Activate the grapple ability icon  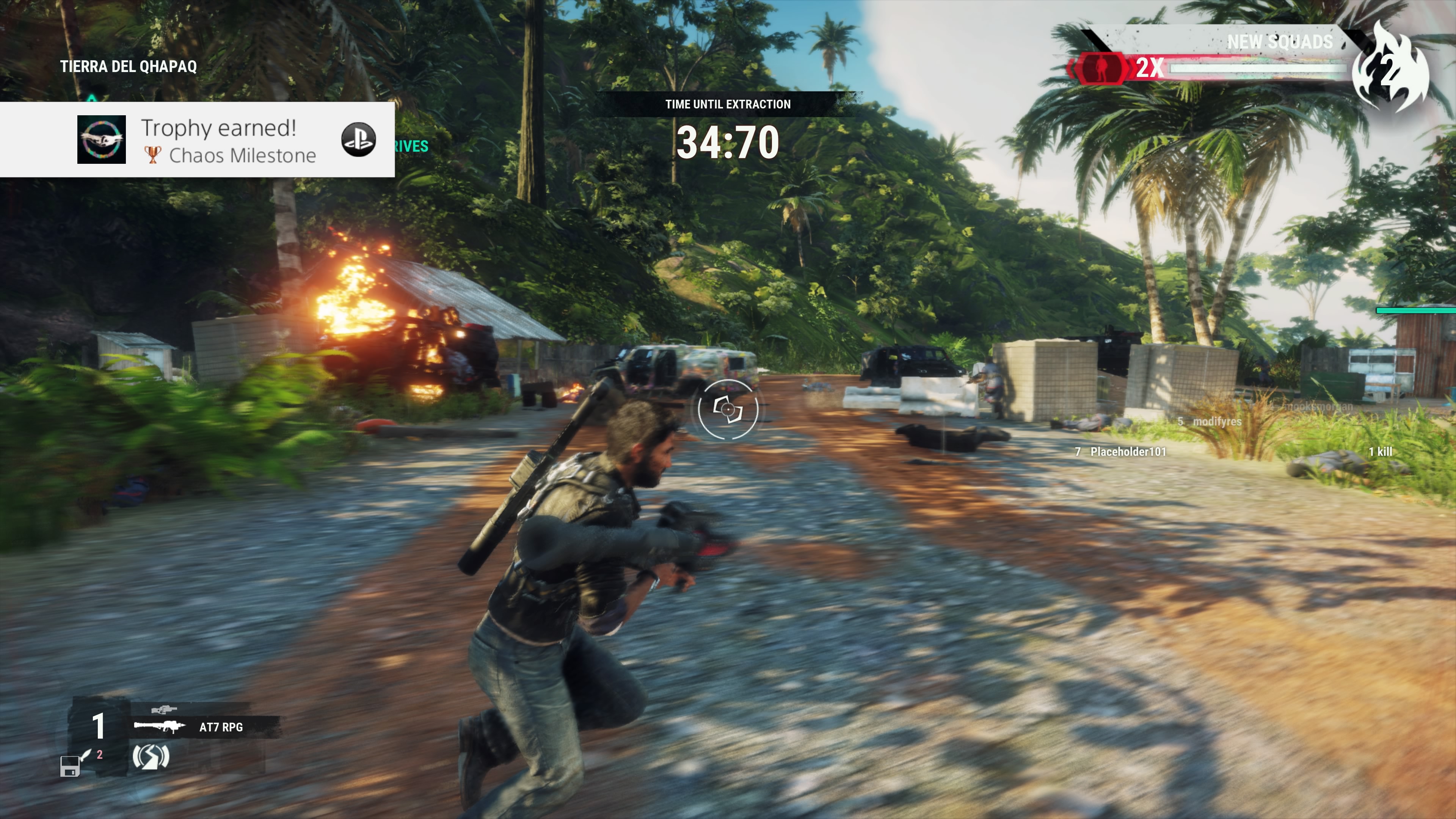coord(151,757)
